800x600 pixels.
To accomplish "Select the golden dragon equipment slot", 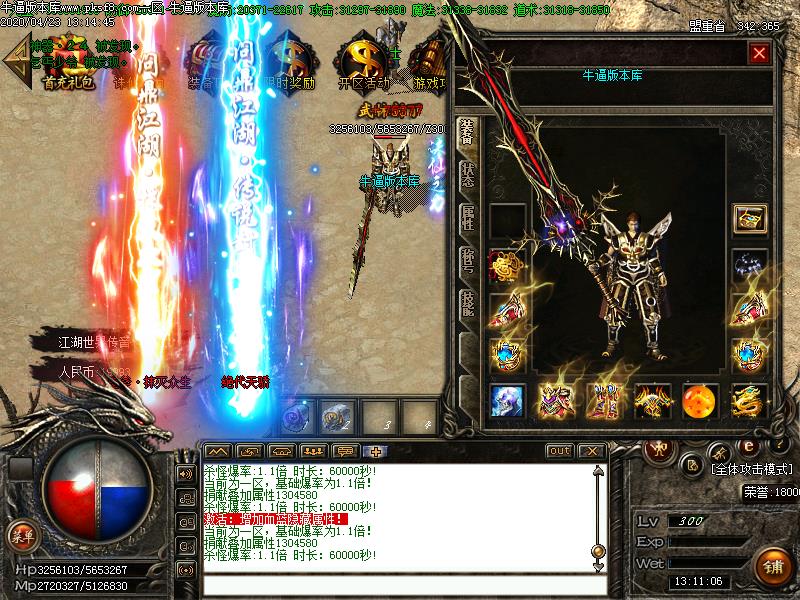I will (748, 401).
